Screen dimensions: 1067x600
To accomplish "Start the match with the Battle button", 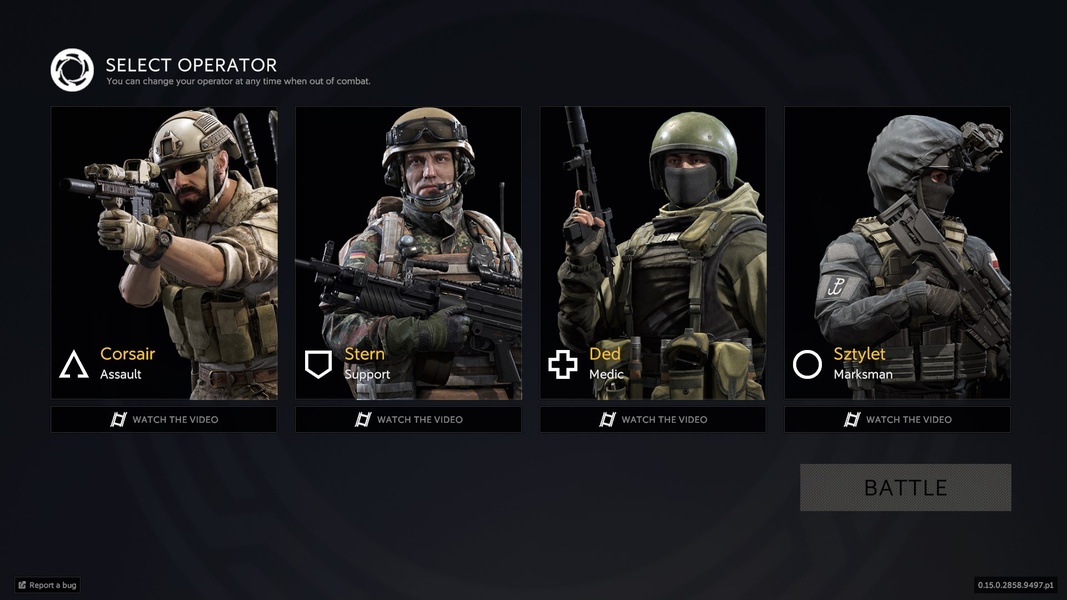I will pyautogui.click(x=905, y=487).
